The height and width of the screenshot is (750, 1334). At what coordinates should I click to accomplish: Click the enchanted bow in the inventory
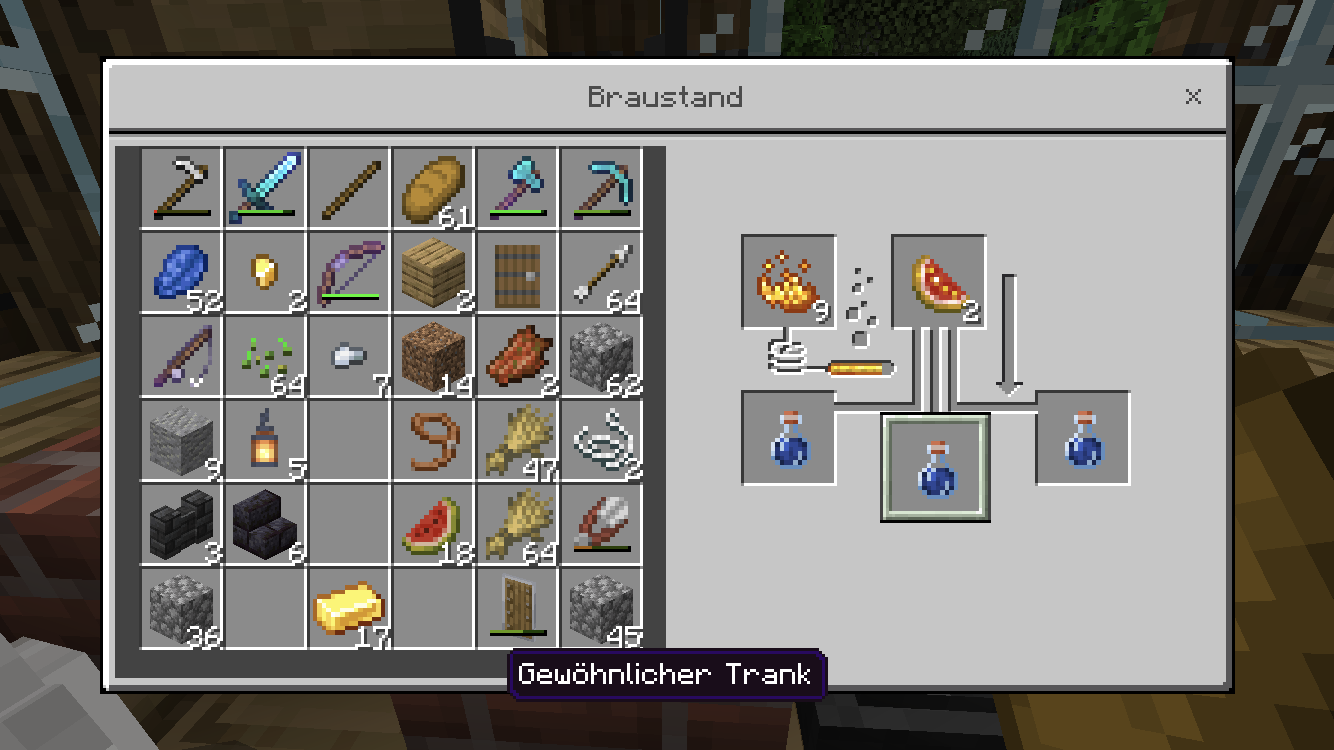coord(349,271)
